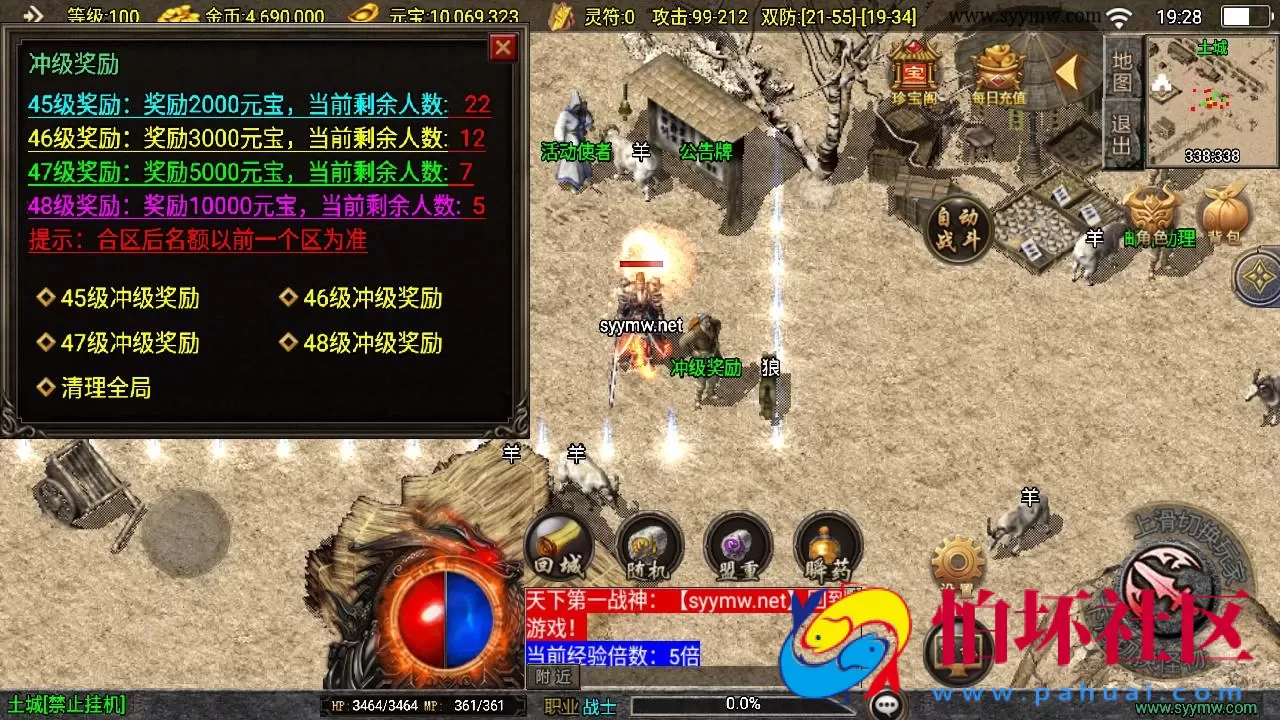
Task: Tap the 随机 (random teleport) scroll icon
Action: coord(647,545)
